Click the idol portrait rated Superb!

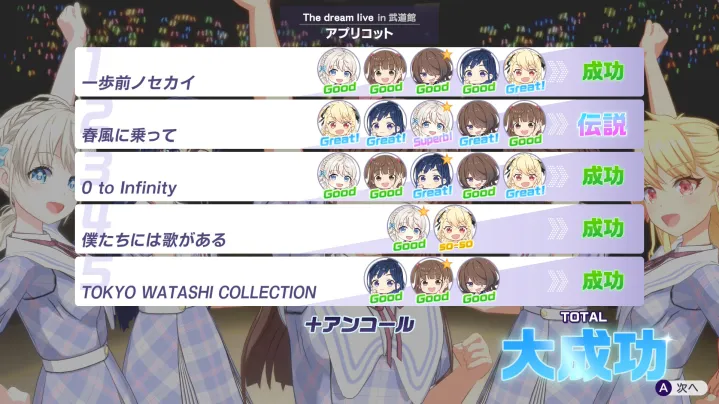point(433,121)
